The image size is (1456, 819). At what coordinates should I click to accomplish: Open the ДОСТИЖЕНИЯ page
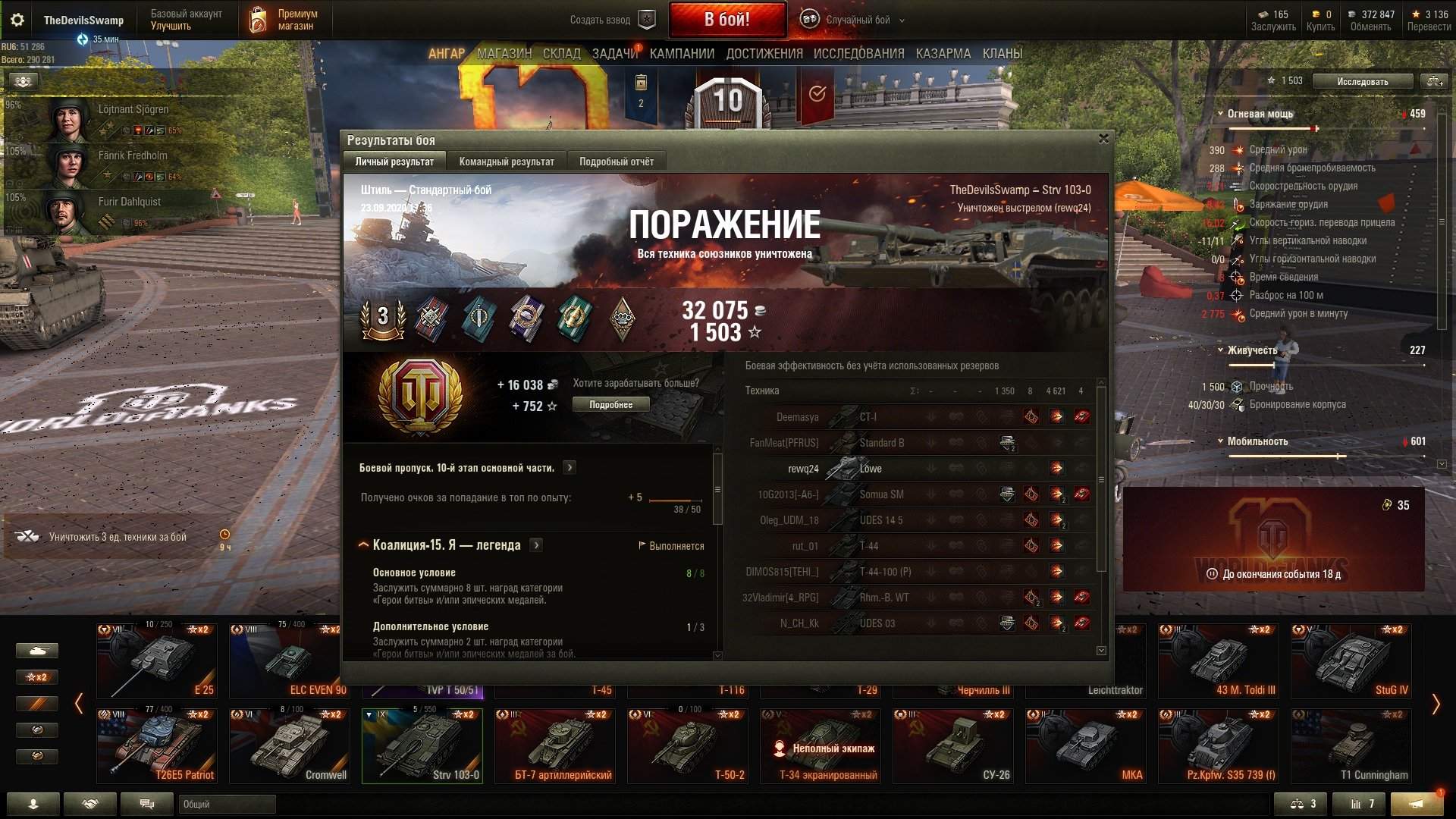(x=764, y=54)
